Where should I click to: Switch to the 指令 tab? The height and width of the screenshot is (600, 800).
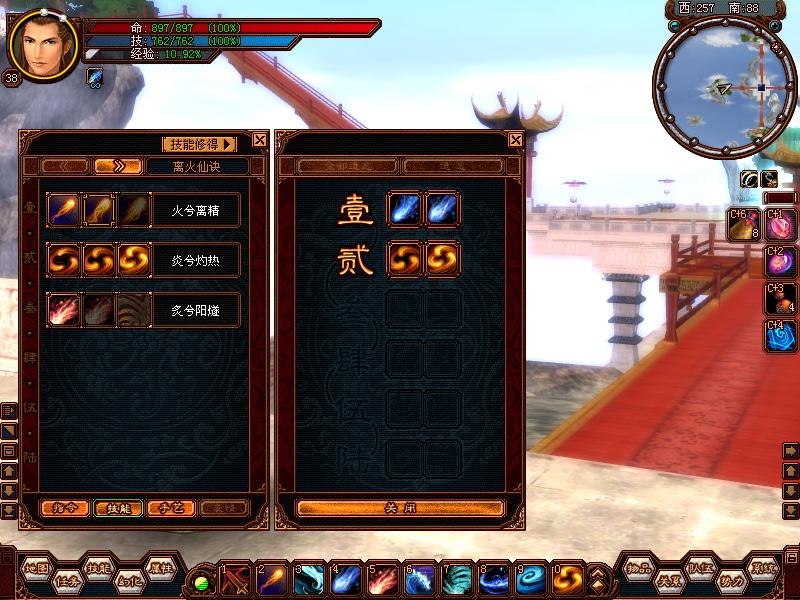click(x=63, y=508)
